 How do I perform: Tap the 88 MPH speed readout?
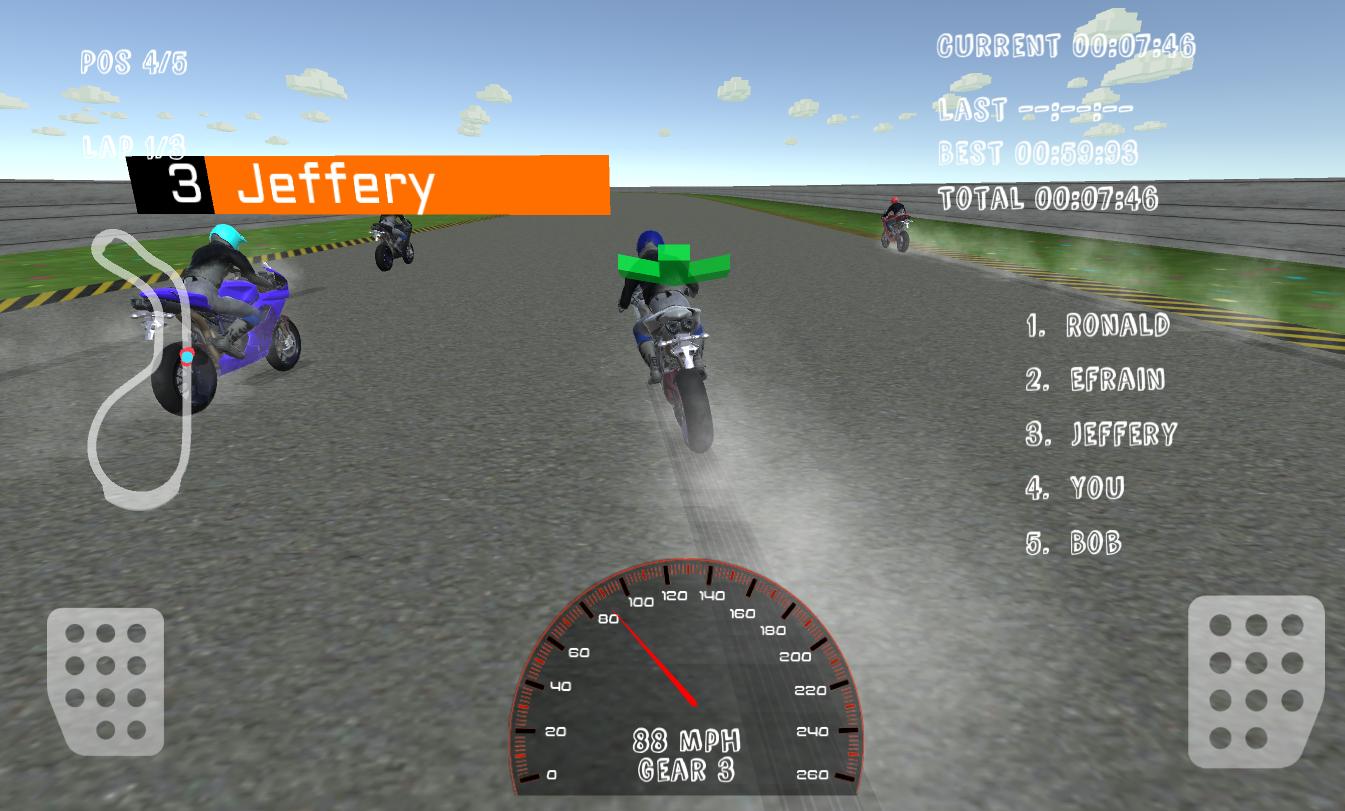pyautogui.click(x=688, y=739)
